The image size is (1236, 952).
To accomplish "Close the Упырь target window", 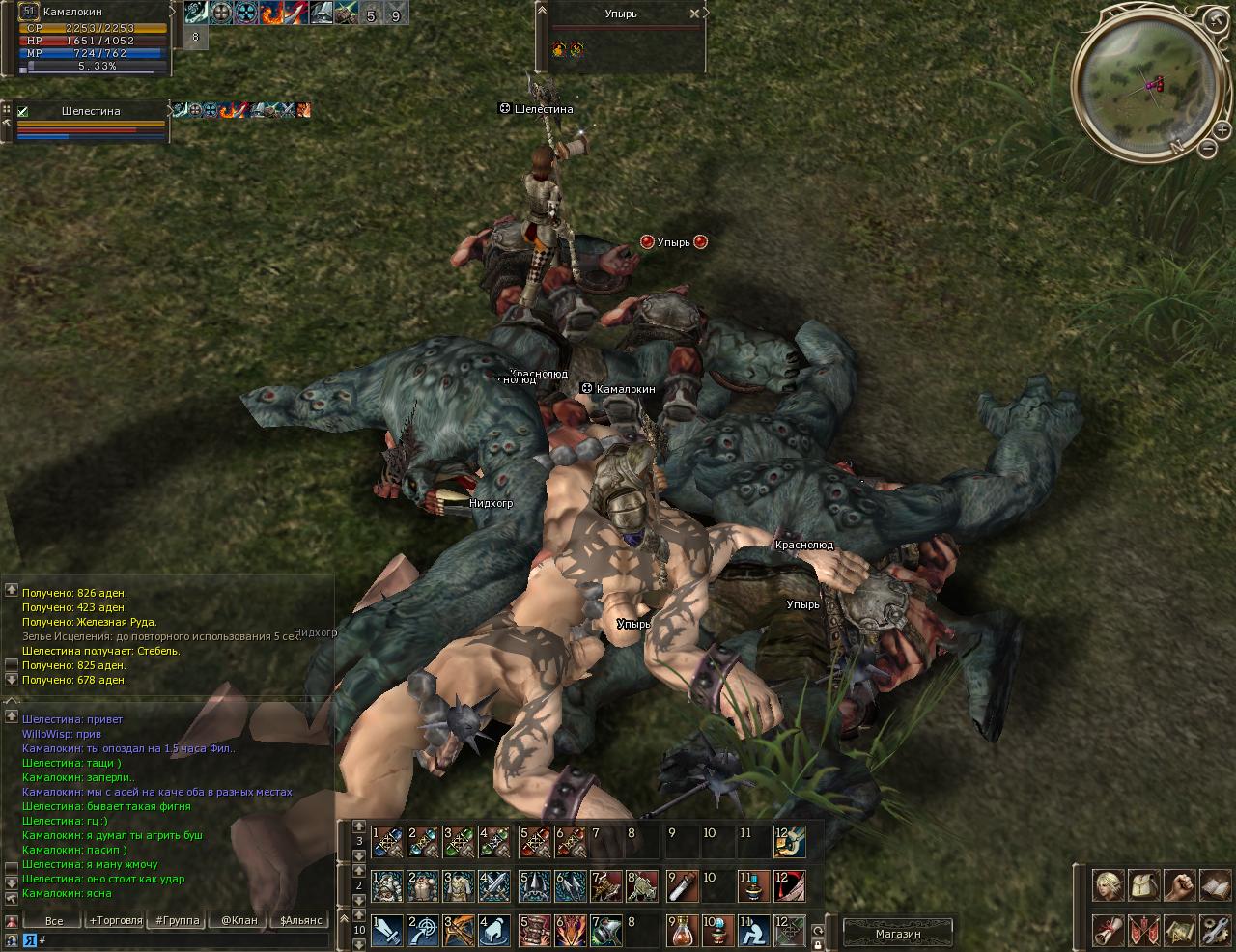I will click(694, 14).
